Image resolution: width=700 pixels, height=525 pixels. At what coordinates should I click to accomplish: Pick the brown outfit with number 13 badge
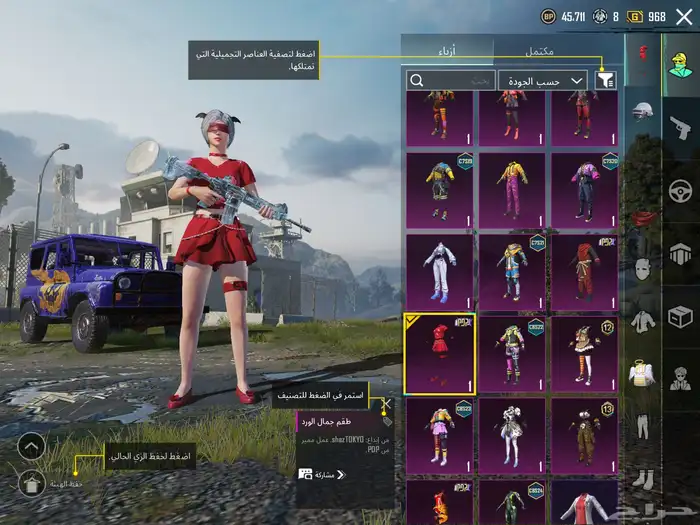coord(584,435)
